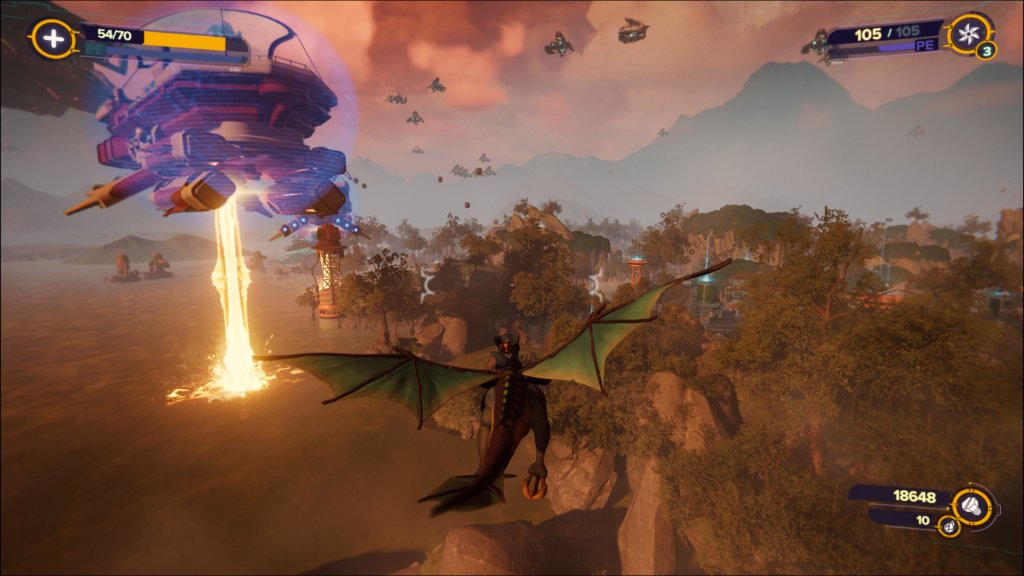1024x576 pixels.
Task: Click the health plus icon
Action: pos(51,38)
